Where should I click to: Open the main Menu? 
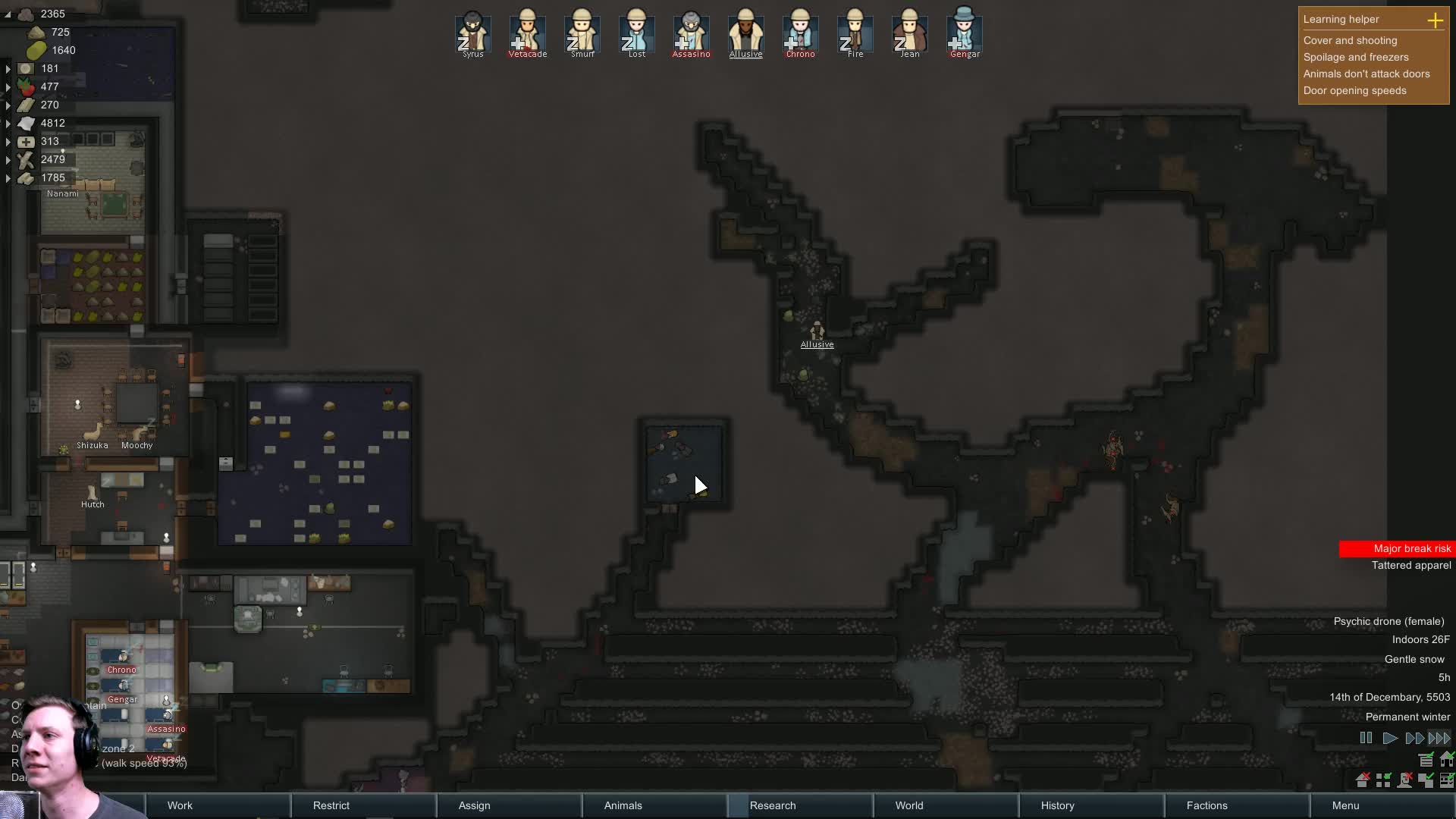click(x=1345, y=805)
